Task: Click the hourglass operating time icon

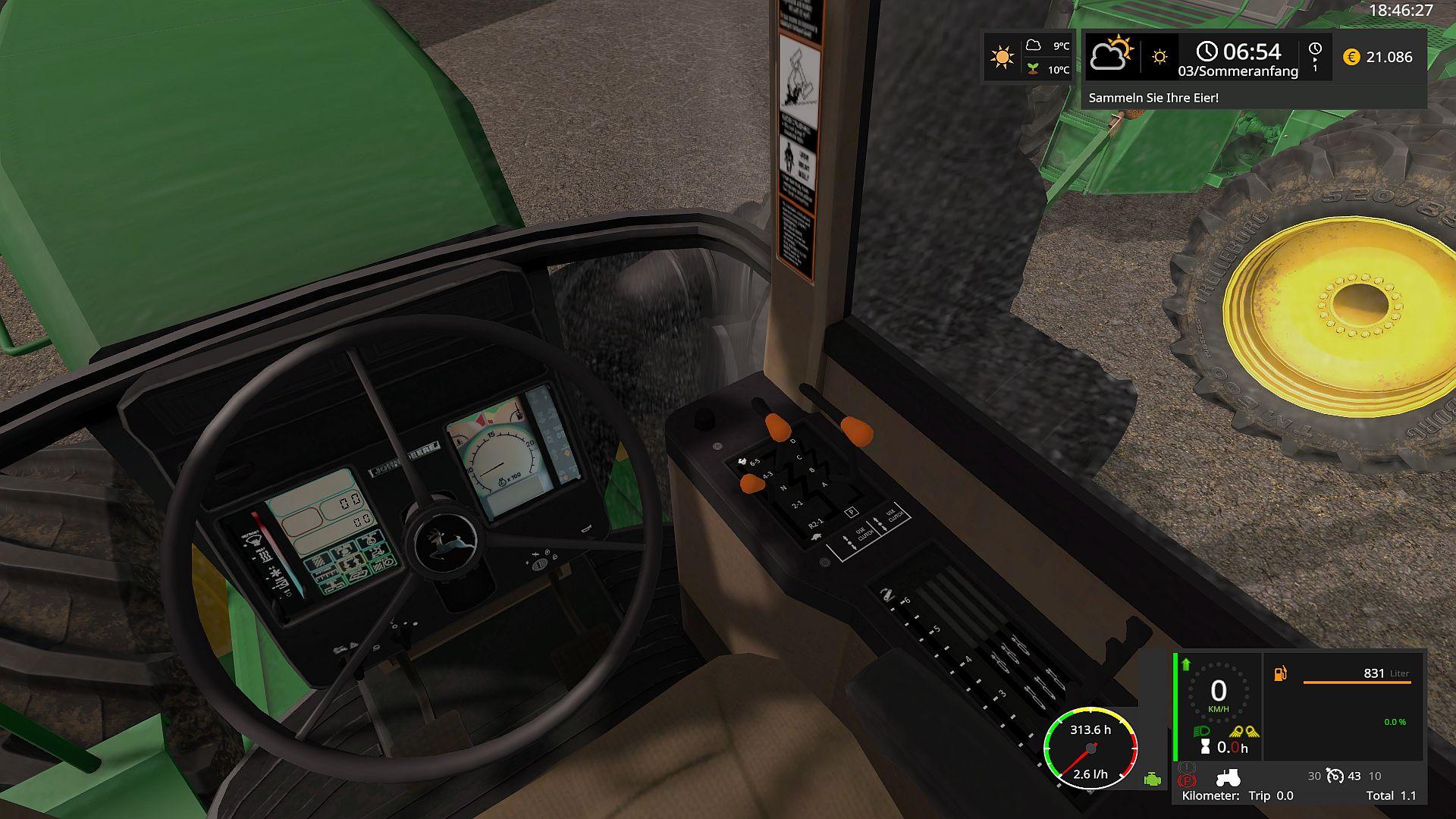Action: (x=1206, y=748)
